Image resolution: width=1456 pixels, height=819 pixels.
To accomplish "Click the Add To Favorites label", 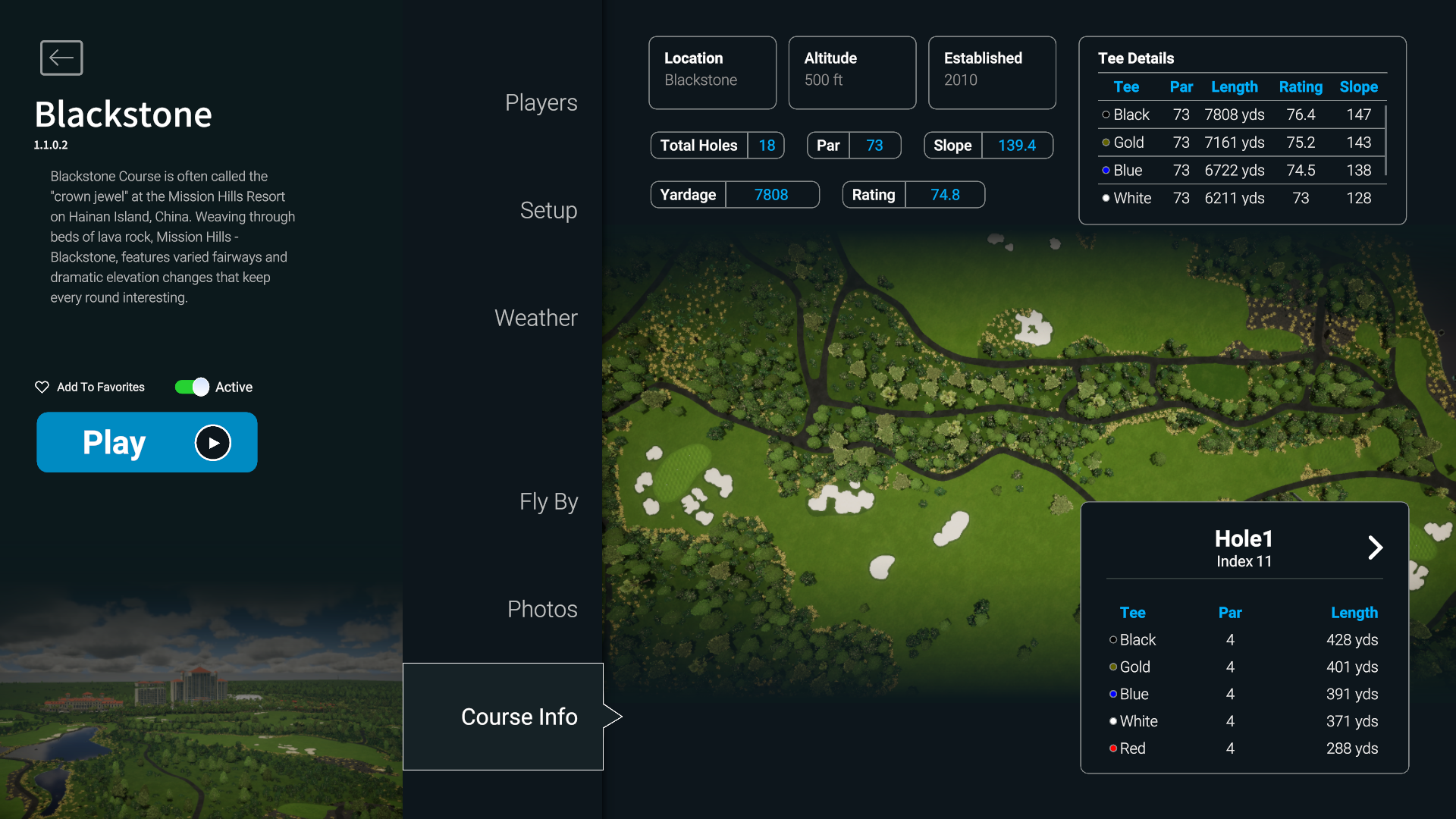I will click(99, 387).
